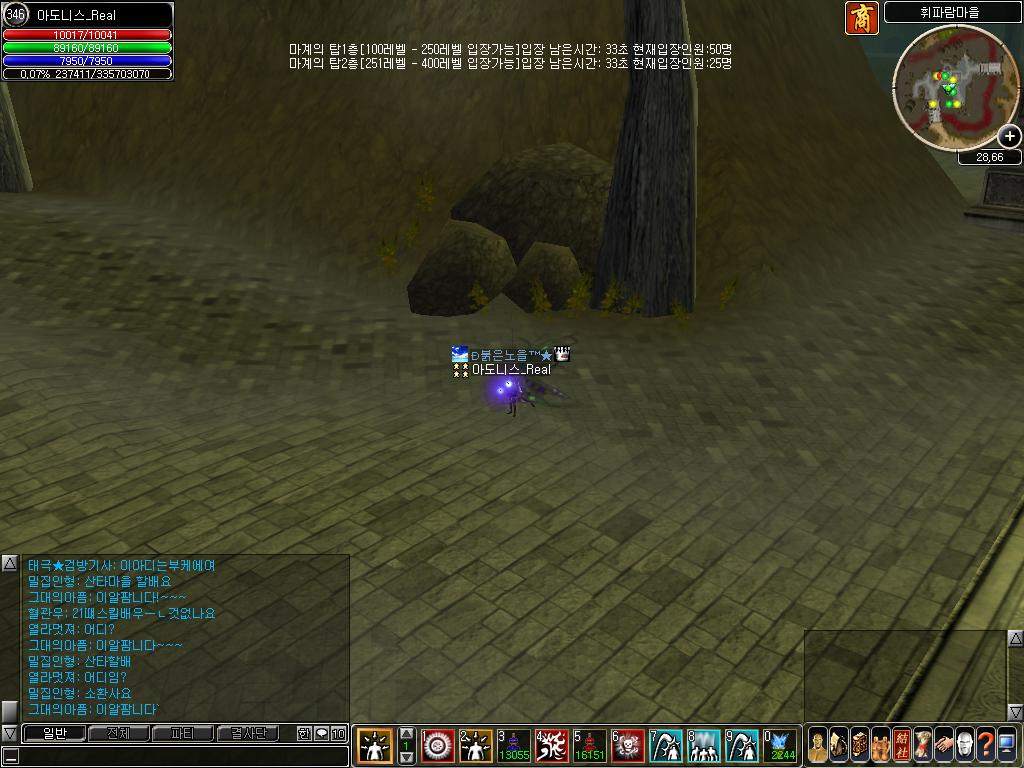Click the speech bubble chat option icon
Viewport: 1024px width, 768px height.
(x=321, y=733)
